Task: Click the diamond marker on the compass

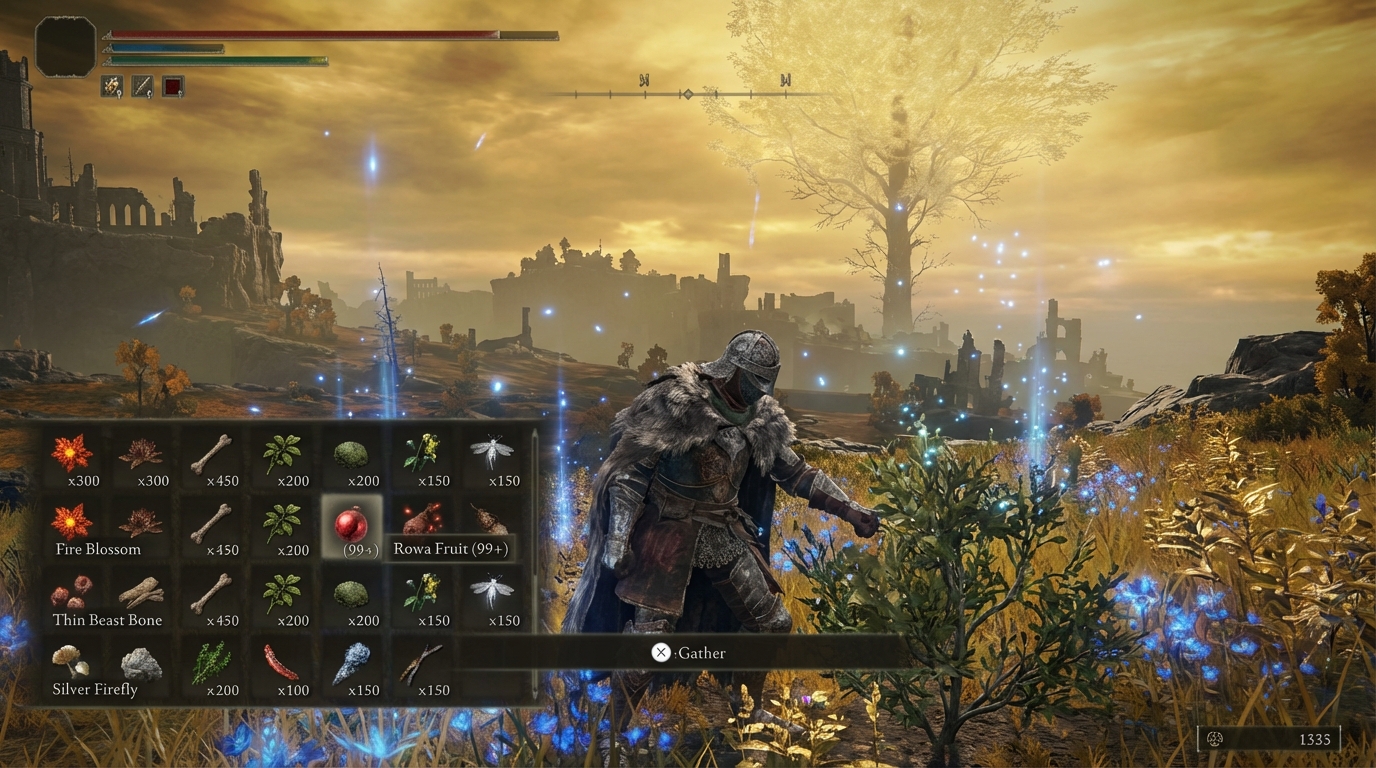Action: click(688, 94)
